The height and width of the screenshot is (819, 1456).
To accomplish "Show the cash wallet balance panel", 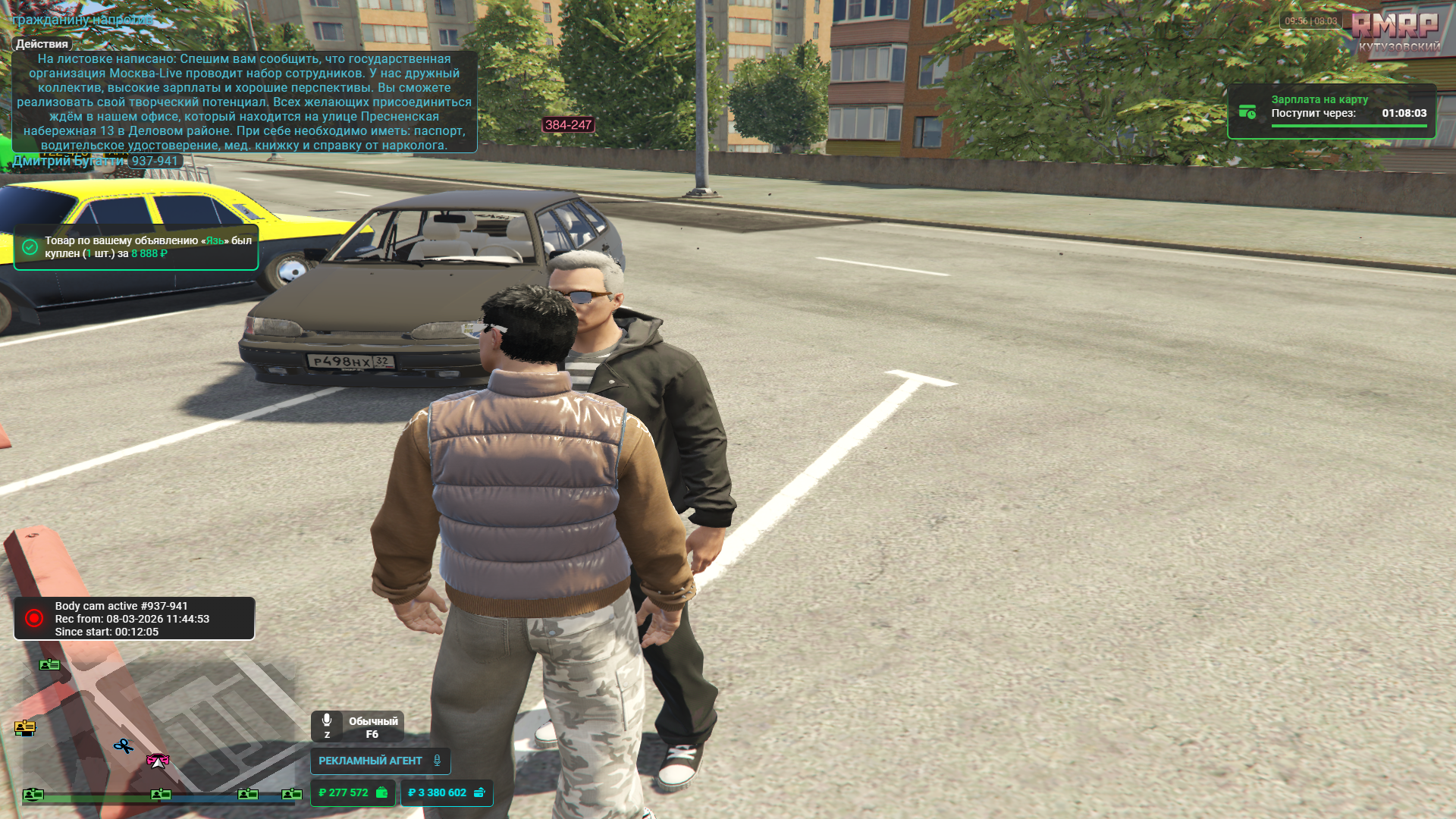I will [x=353, y=792].
